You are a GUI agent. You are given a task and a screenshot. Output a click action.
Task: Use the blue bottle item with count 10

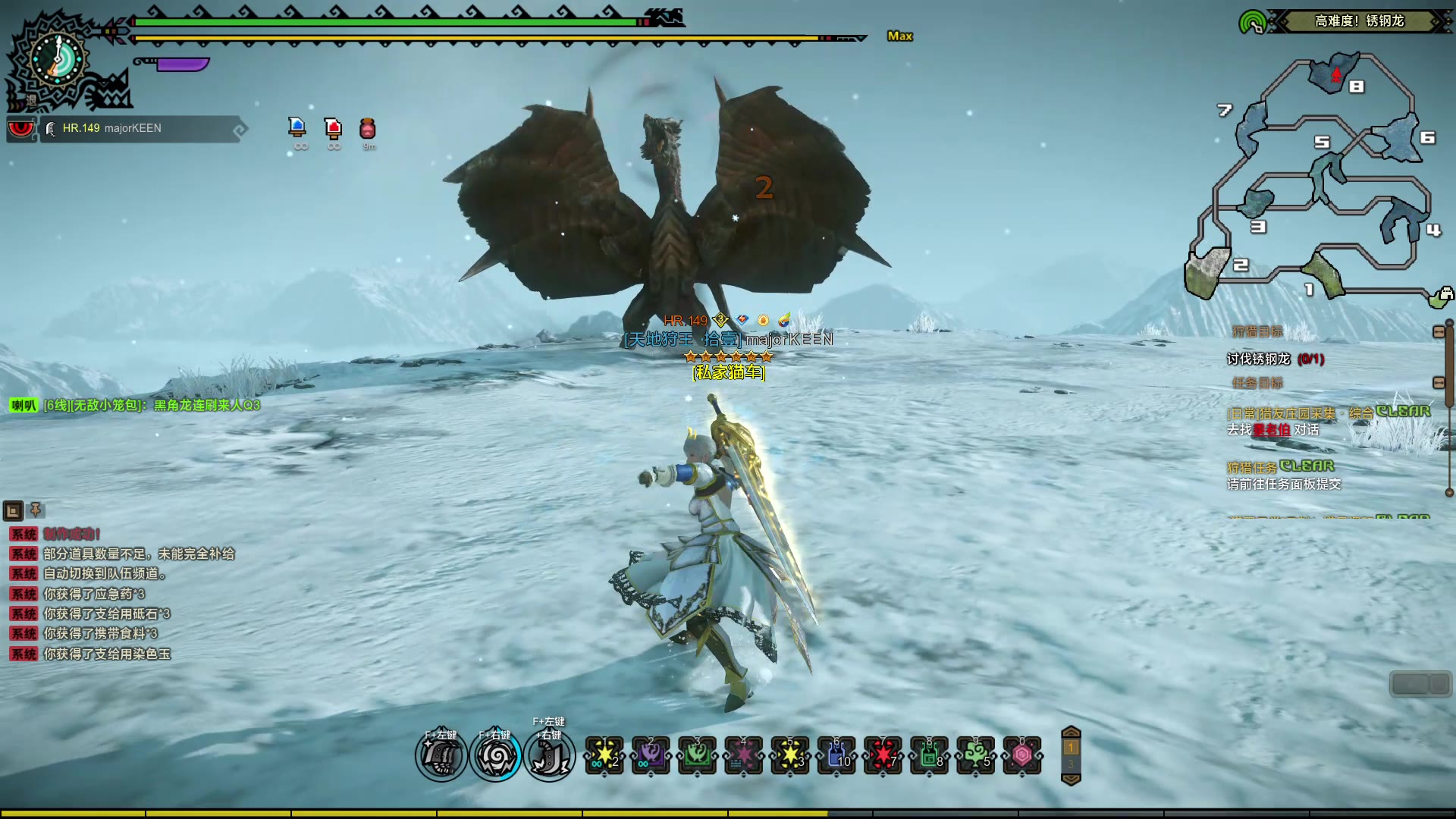click(x=836, y=755)
